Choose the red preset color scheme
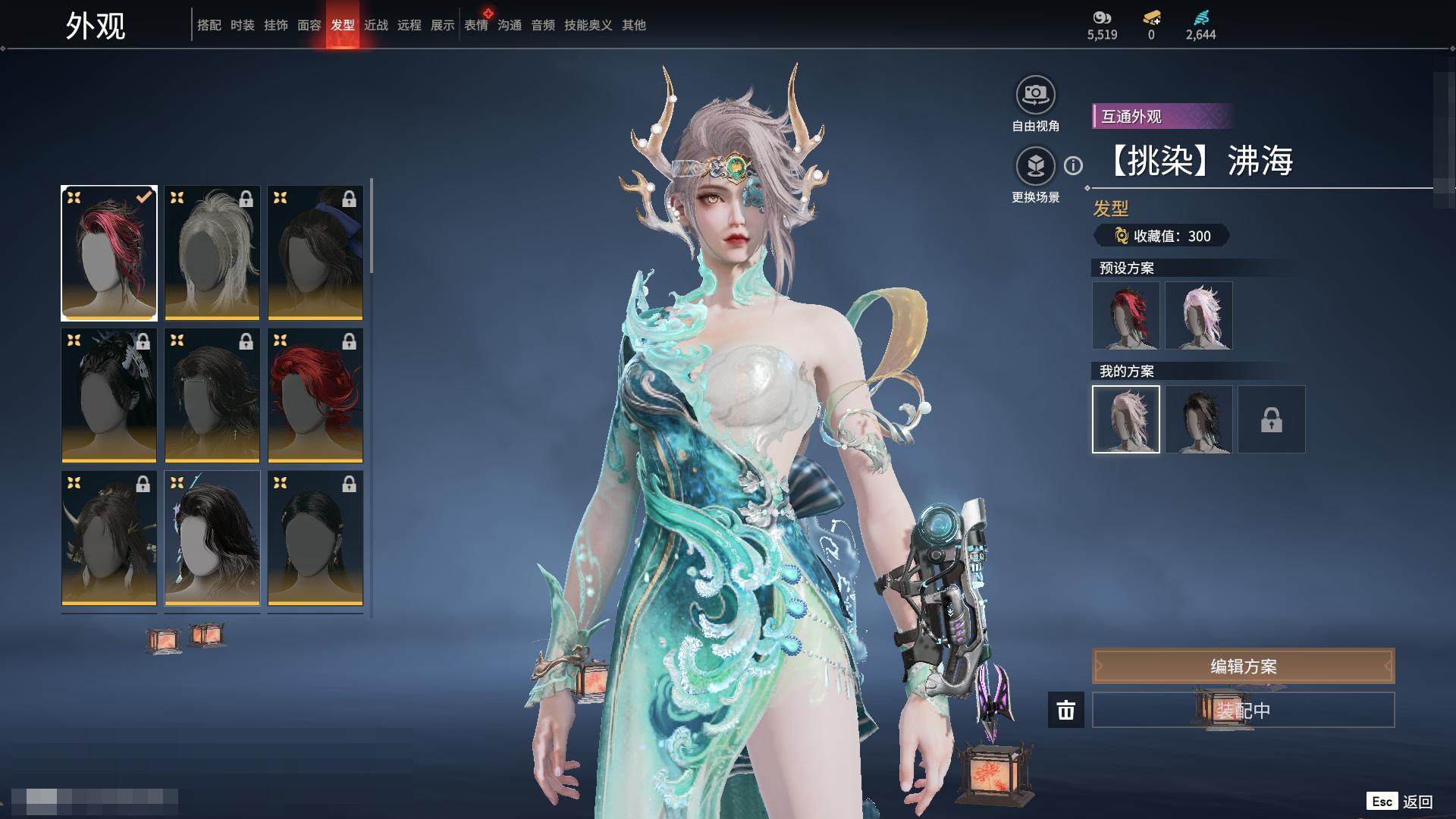 [1126, 315]
